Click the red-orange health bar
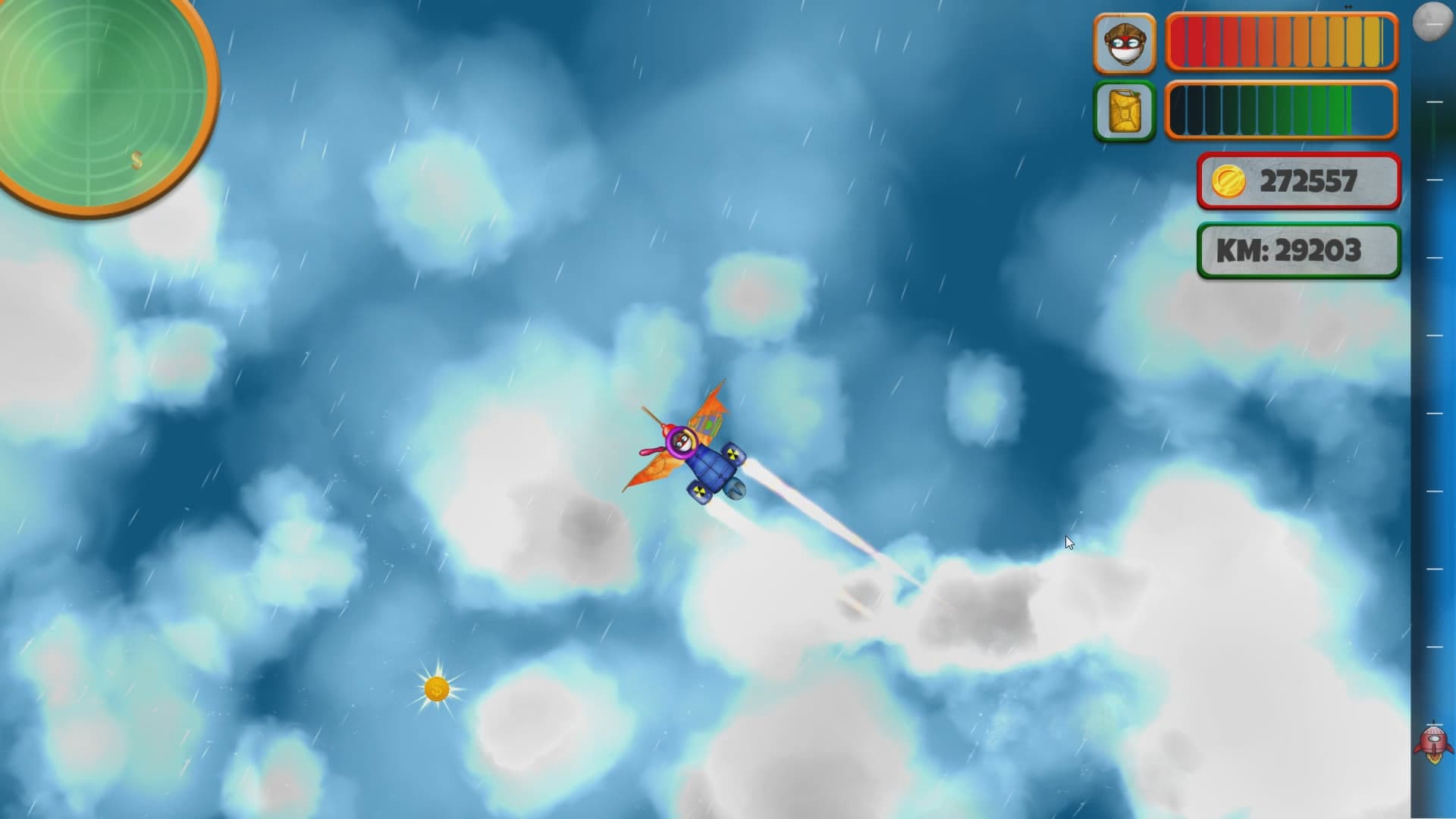This screenshot has width=1456, height=819. (x=1282, y=43)
